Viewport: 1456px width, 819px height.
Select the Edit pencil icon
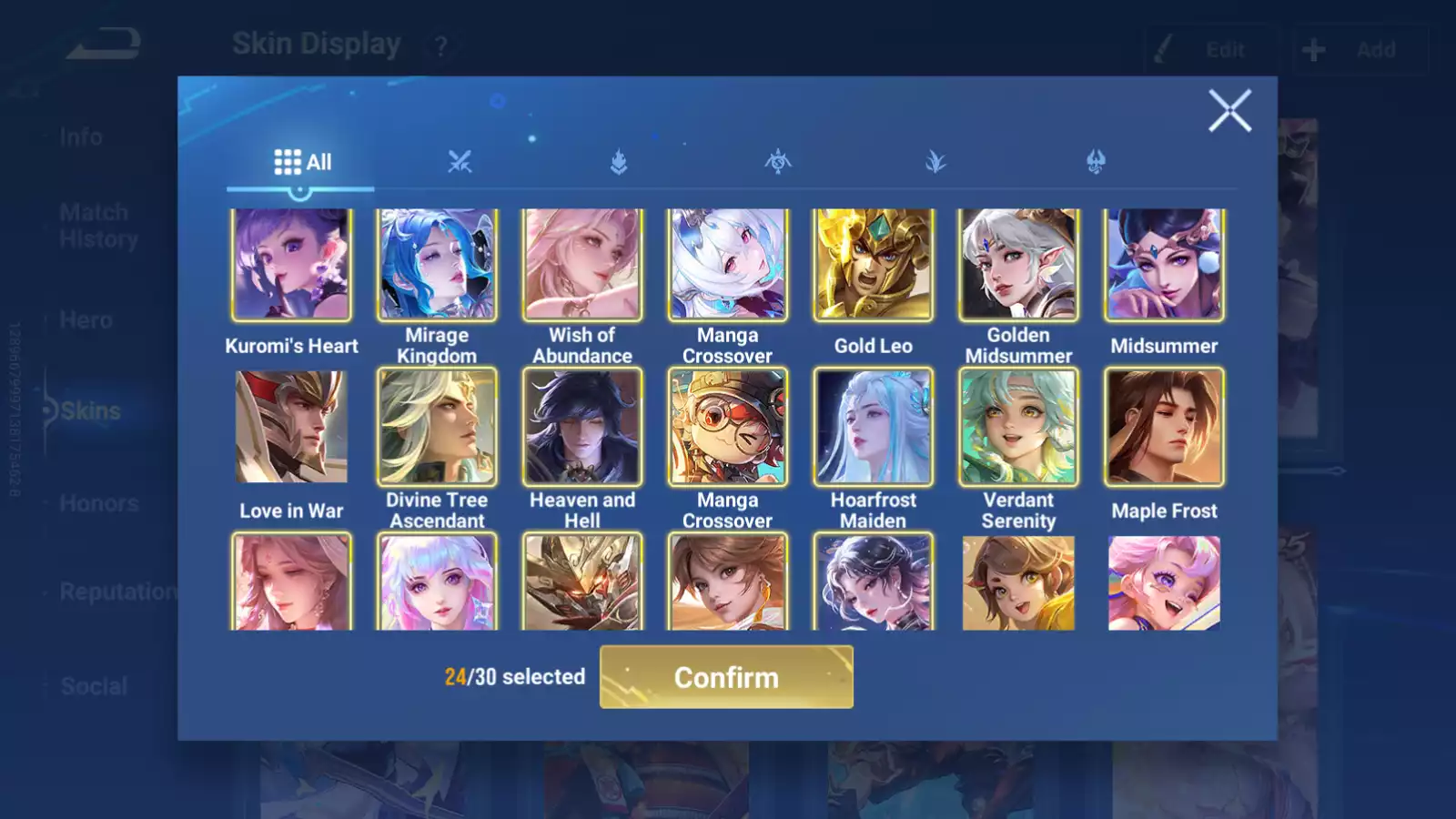click(1162, 49)
